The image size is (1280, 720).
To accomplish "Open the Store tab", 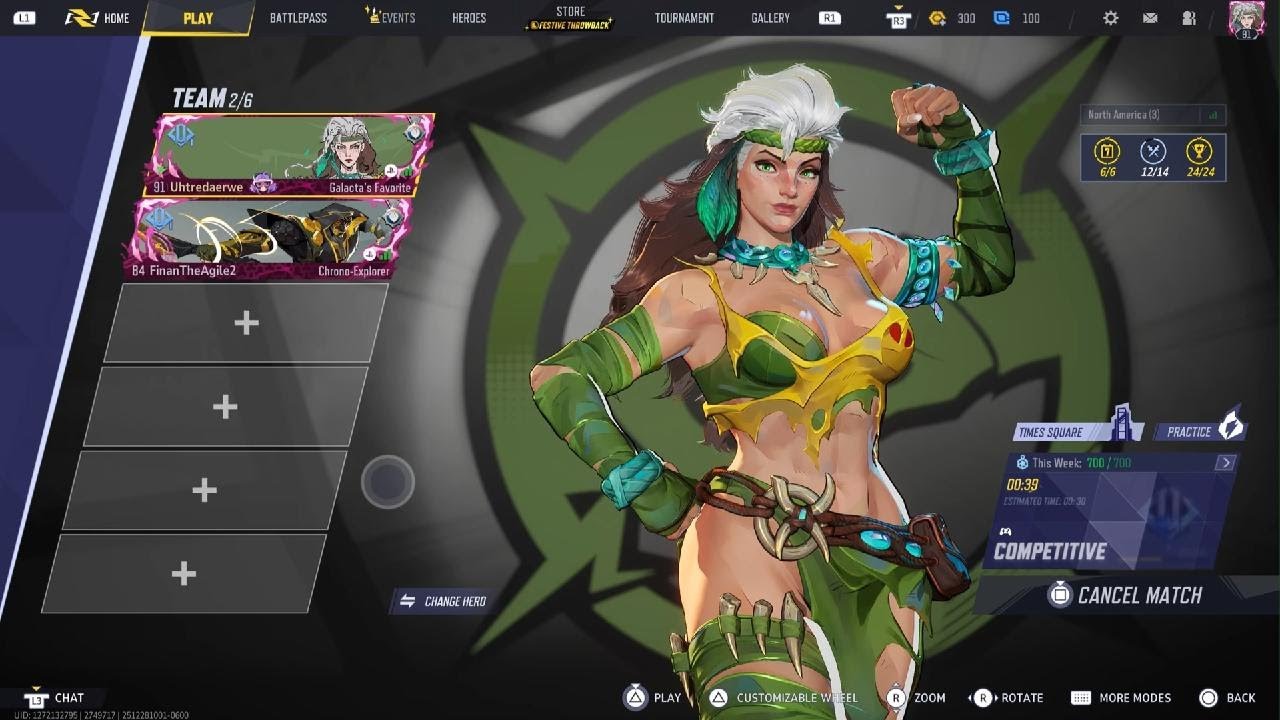I will [x=570, y=18].
